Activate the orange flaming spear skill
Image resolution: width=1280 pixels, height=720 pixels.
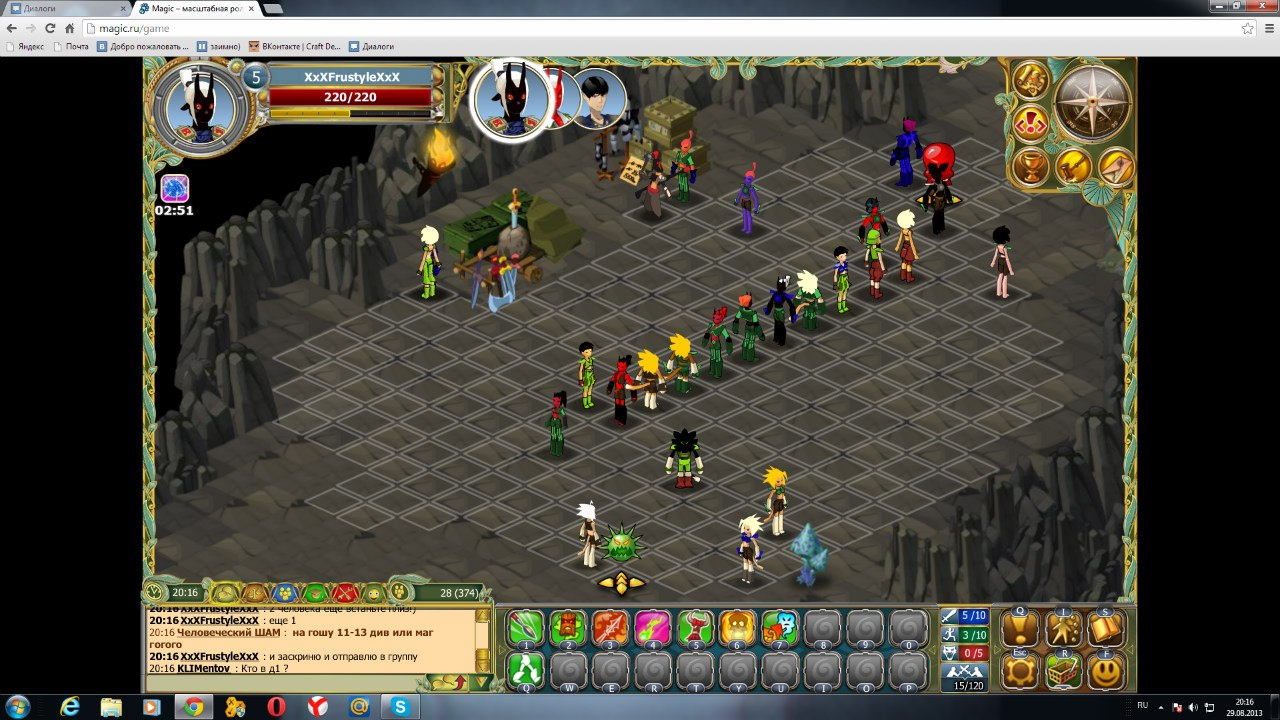[x=610, y=629]
